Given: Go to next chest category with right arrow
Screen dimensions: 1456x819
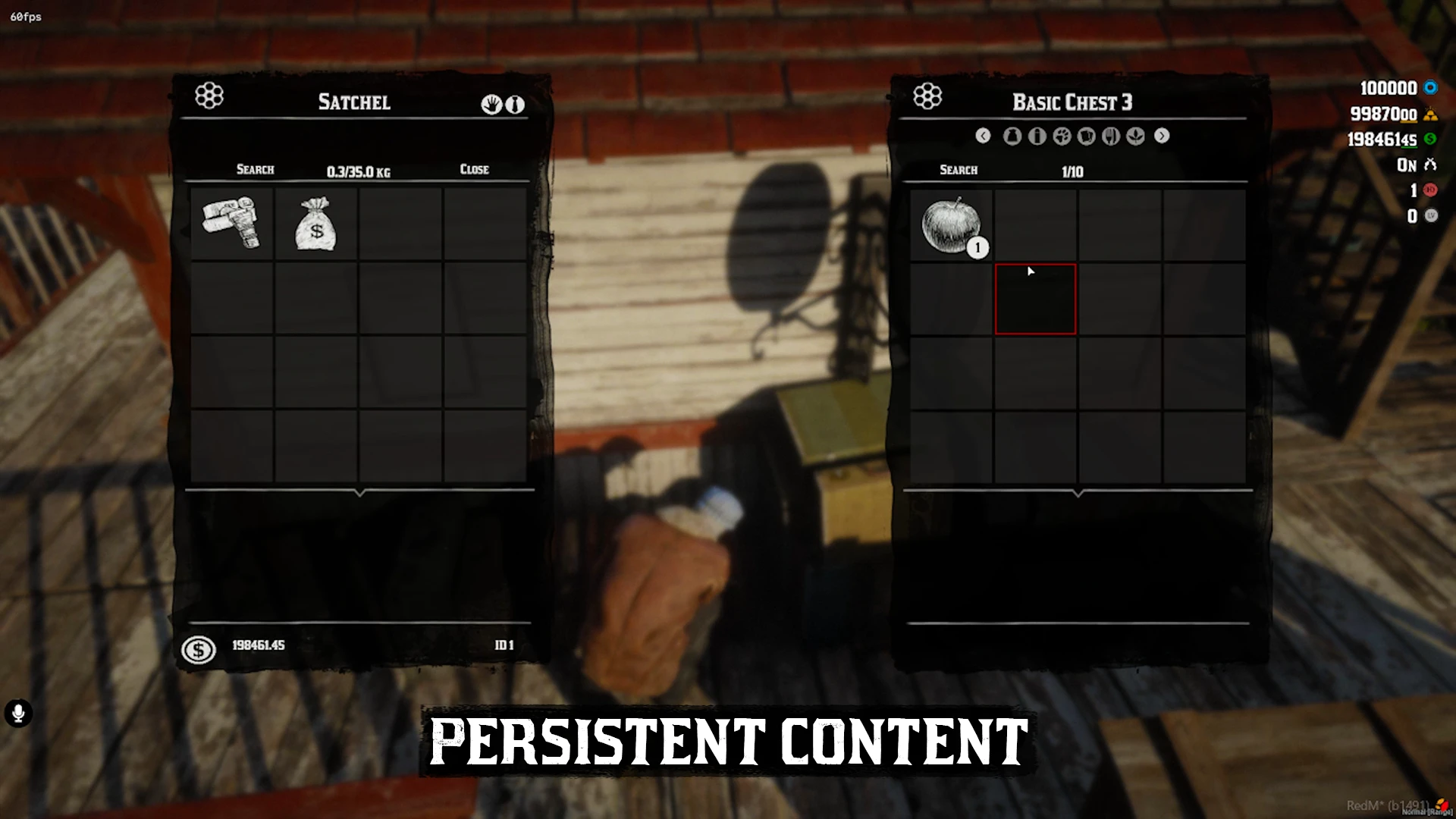Looking at the screenshot, I should click(x=1162, y=136).
